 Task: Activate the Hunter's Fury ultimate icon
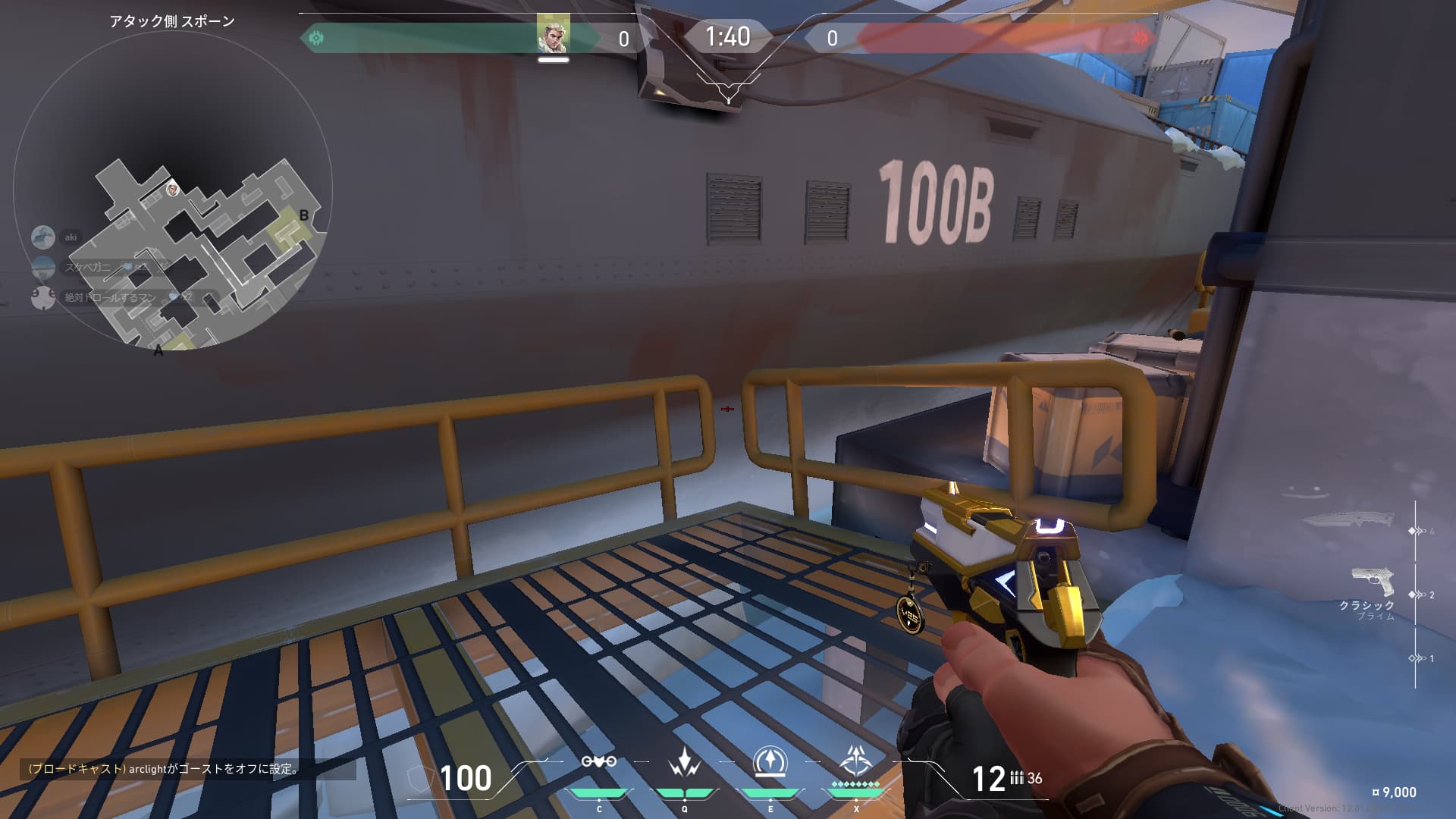pos(856,761)
